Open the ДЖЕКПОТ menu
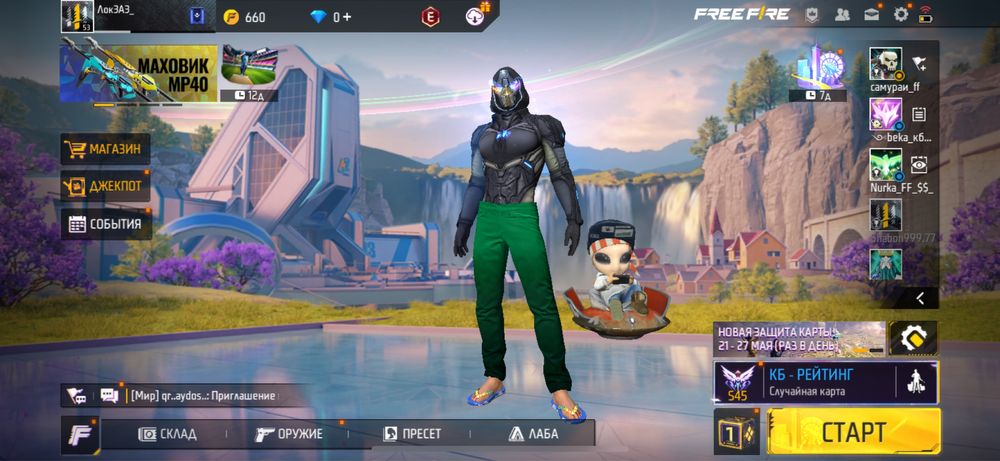Screen dimensions: 1000x461 [x=105, y=186]
